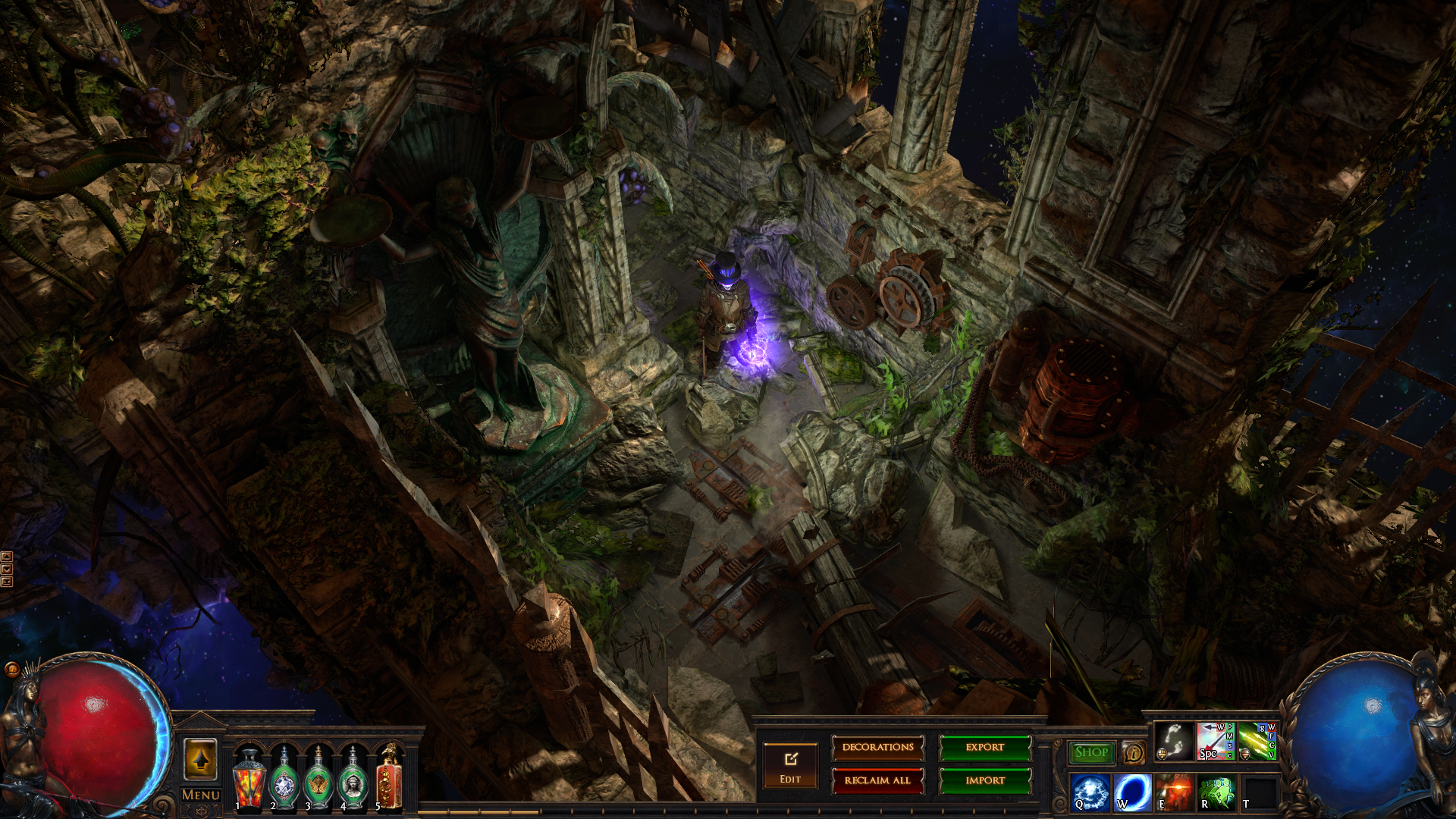Activate the white storm orb skill on Q
The height and width of the screenshot is (819, 1456).
coord(1090,792)
